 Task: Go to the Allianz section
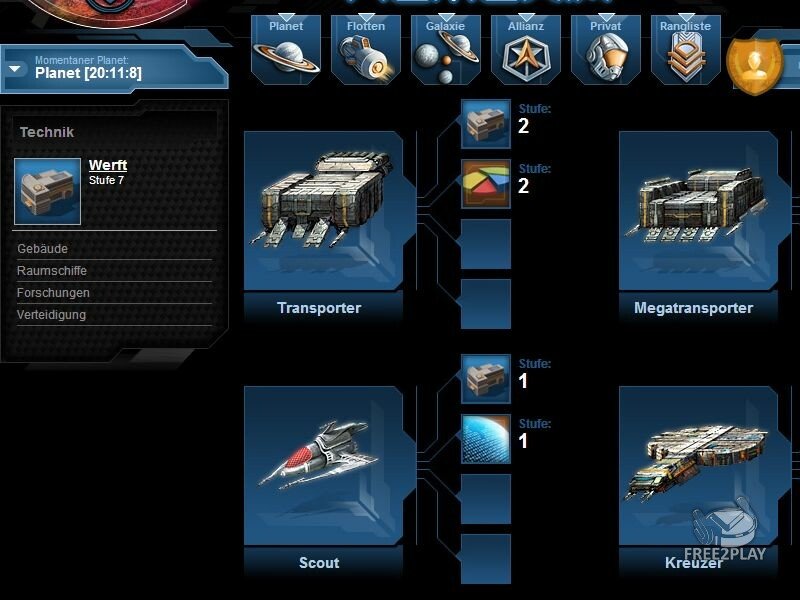[x=526, y=50]
